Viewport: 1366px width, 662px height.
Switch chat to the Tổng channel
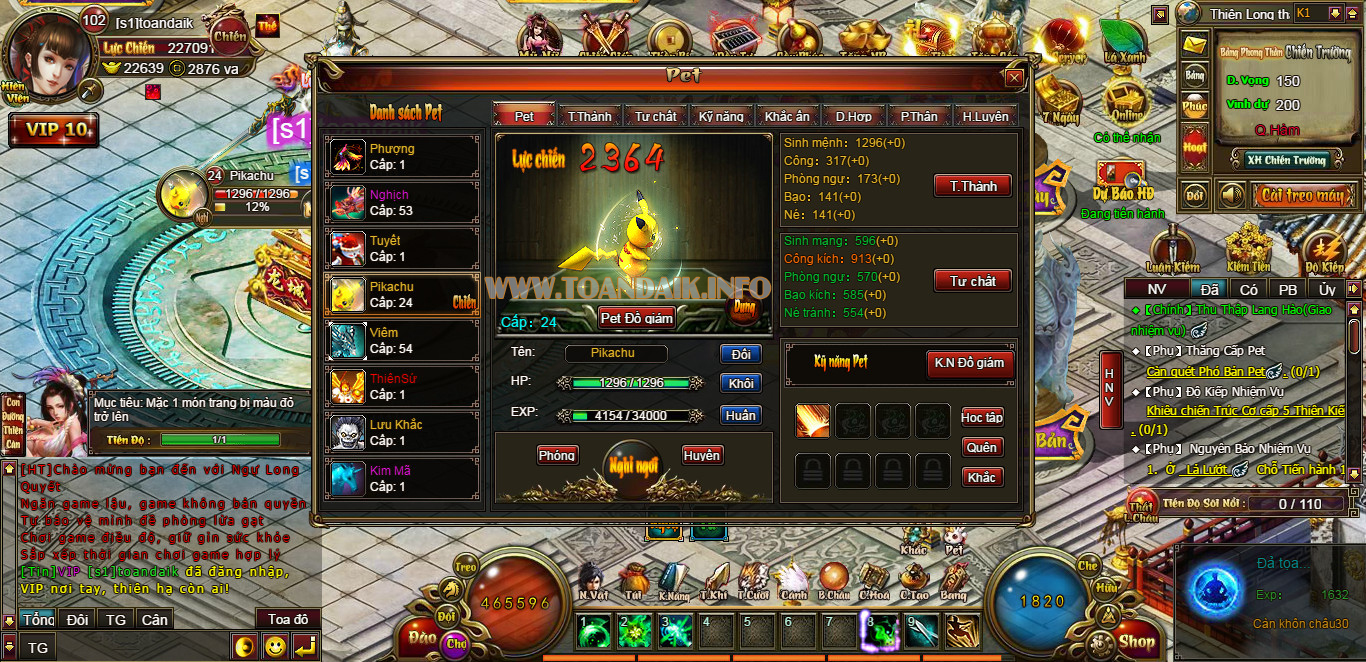[38, 620]
